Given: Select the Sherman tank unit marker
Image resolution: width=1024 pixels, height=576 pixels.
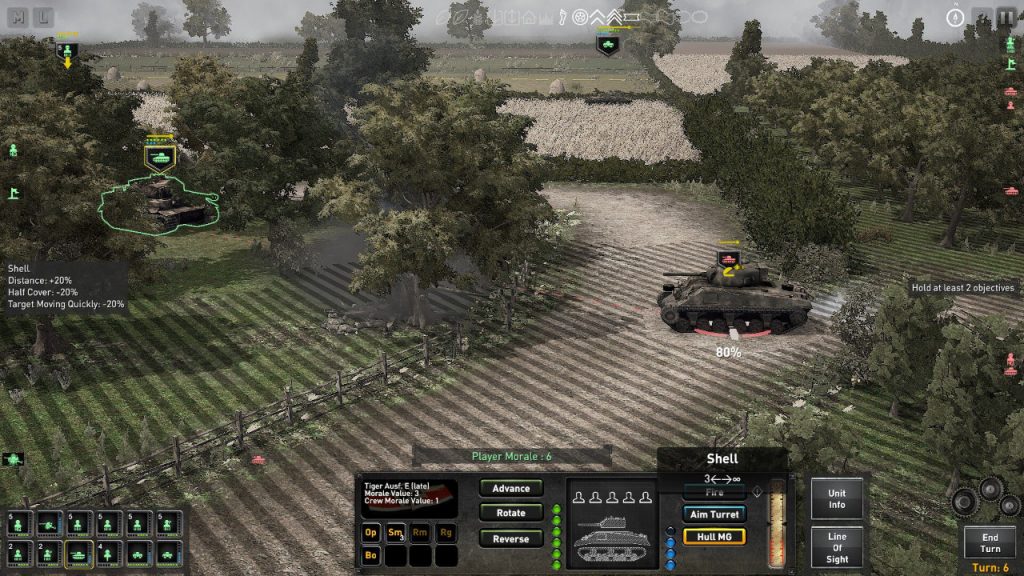Looking at the screenshot, I should click(x=728, y=261).
